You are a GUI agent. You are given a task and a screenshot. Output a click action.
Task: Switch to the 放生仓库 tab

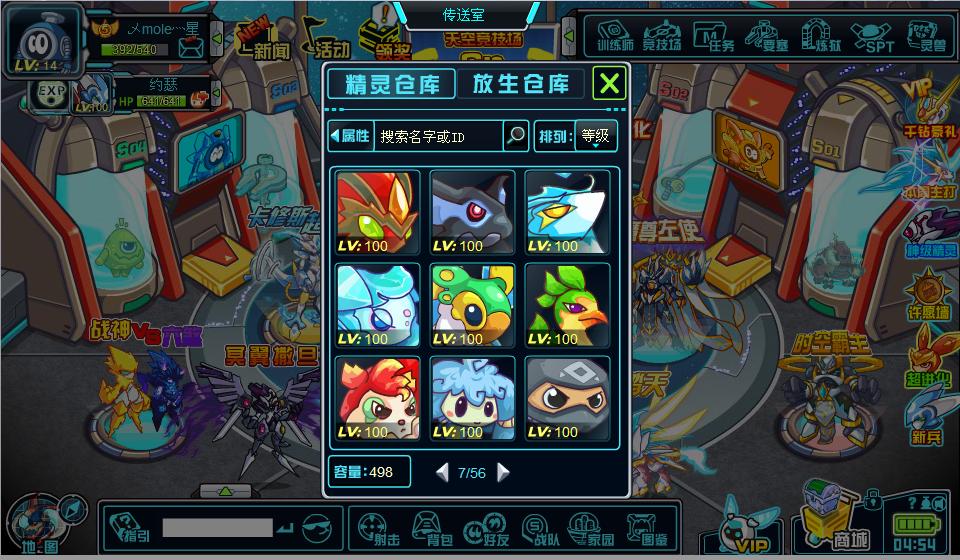[x=521, y=84]
